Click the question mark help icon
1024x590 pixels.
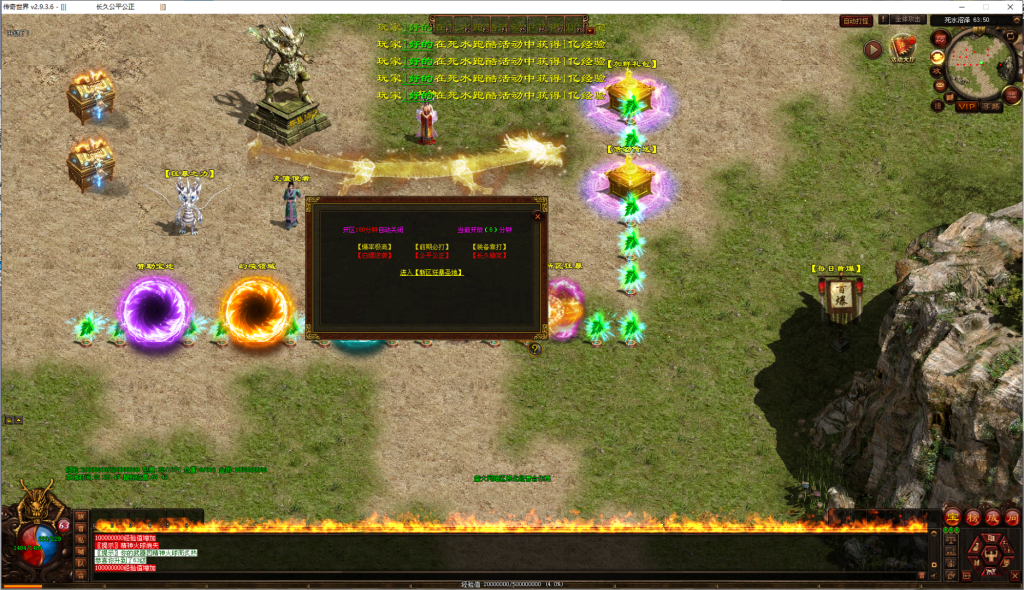[x=535, y=349]
